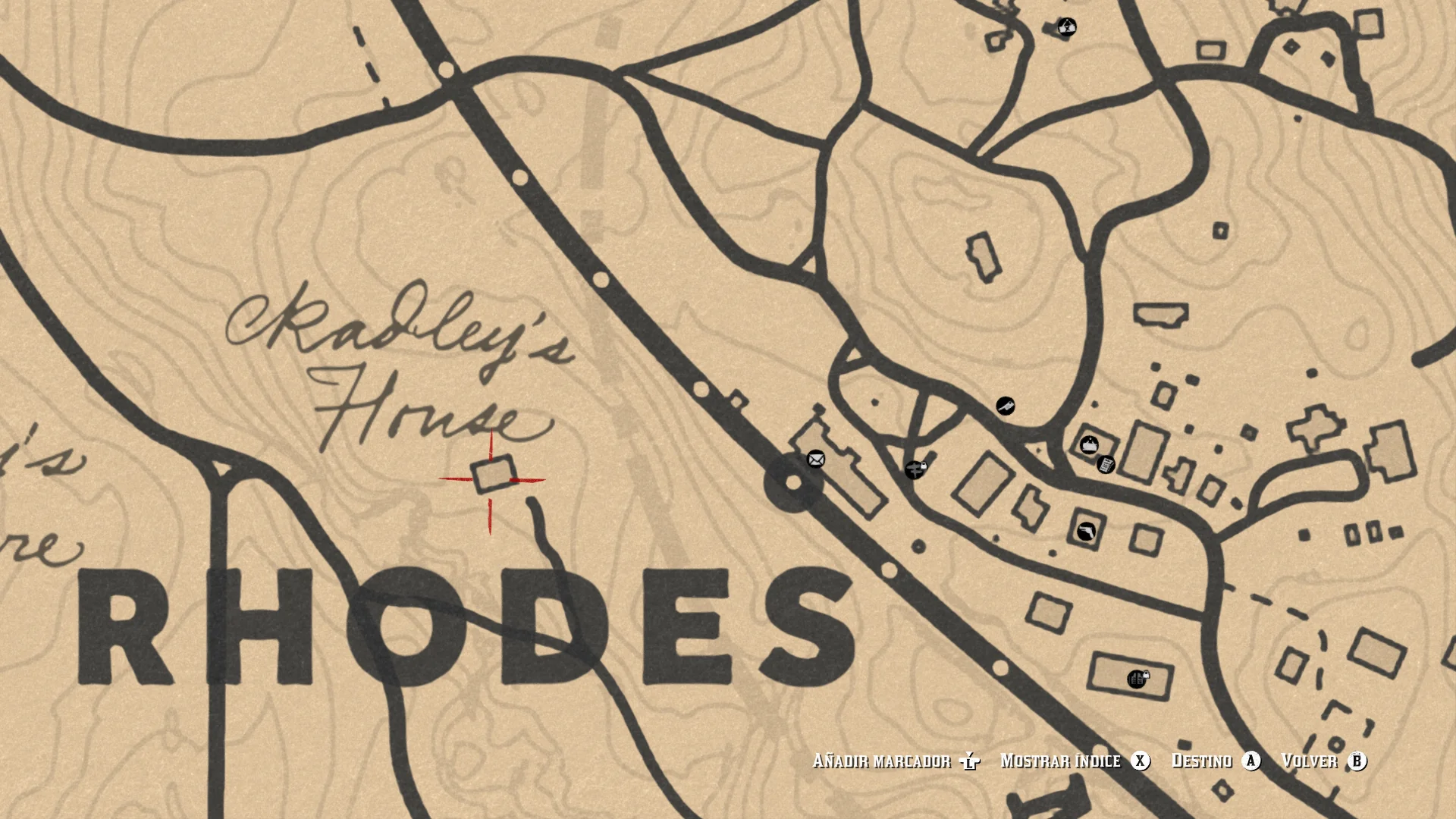Viewport: 1456px width, 819px height.
Task: Click the general store ledger icon
Action: (1105, 466)
